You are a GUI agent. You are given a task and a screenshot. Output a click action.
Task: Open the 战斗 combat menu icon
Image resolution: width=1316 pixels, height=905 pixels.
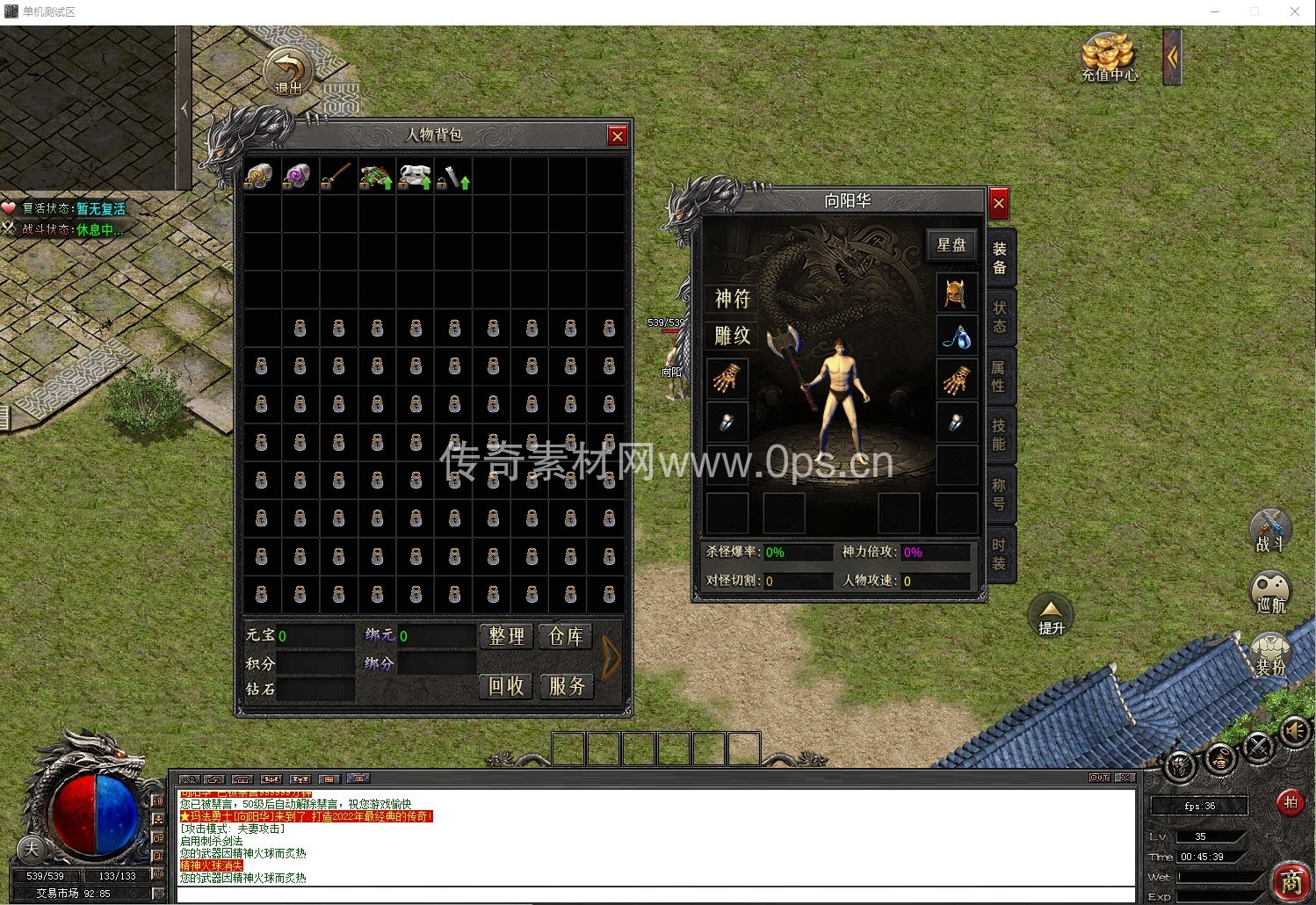coord(1269,530)
